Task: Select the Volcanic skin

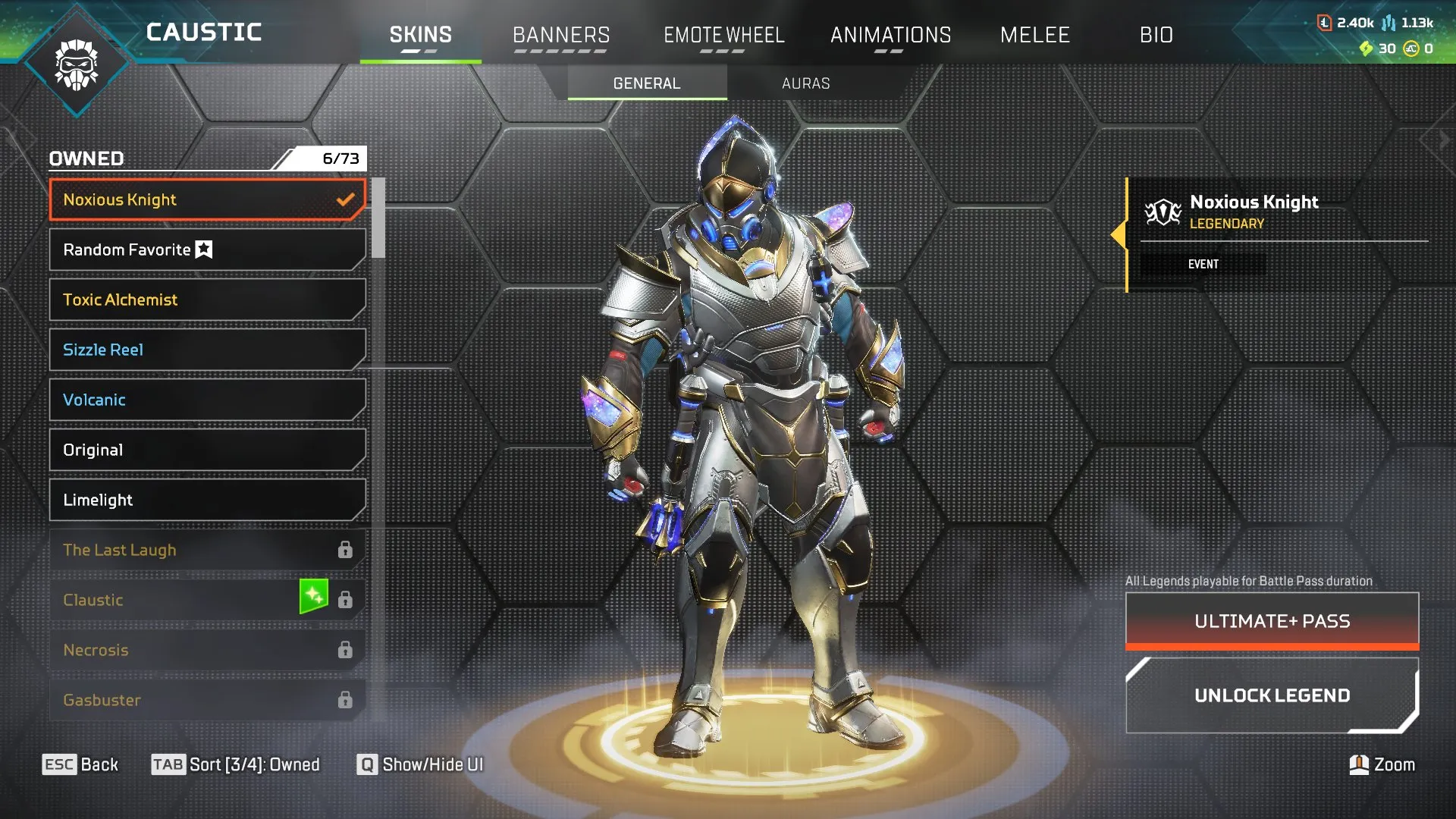Action: pos(206,400)
